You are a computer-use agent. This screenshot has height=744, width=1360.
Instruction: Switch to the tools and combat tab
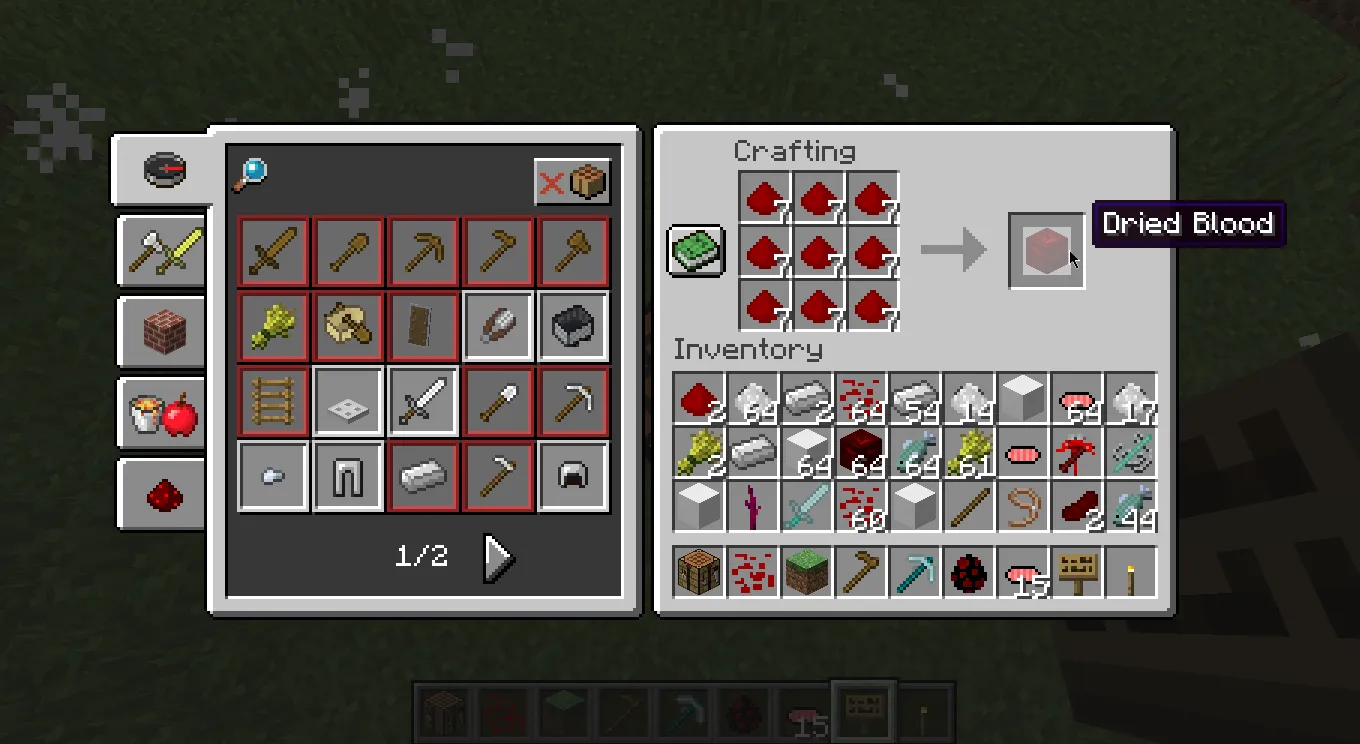pyautogui.click(x=161, y=251)
